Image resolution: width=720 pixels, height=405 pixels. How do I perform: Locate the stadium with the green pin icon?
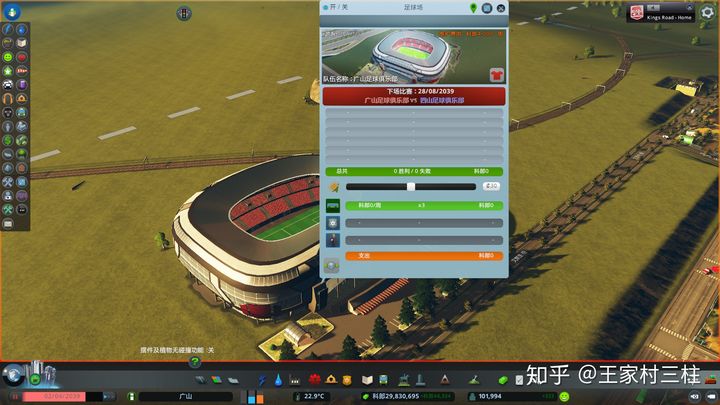[x=473, y=7]
